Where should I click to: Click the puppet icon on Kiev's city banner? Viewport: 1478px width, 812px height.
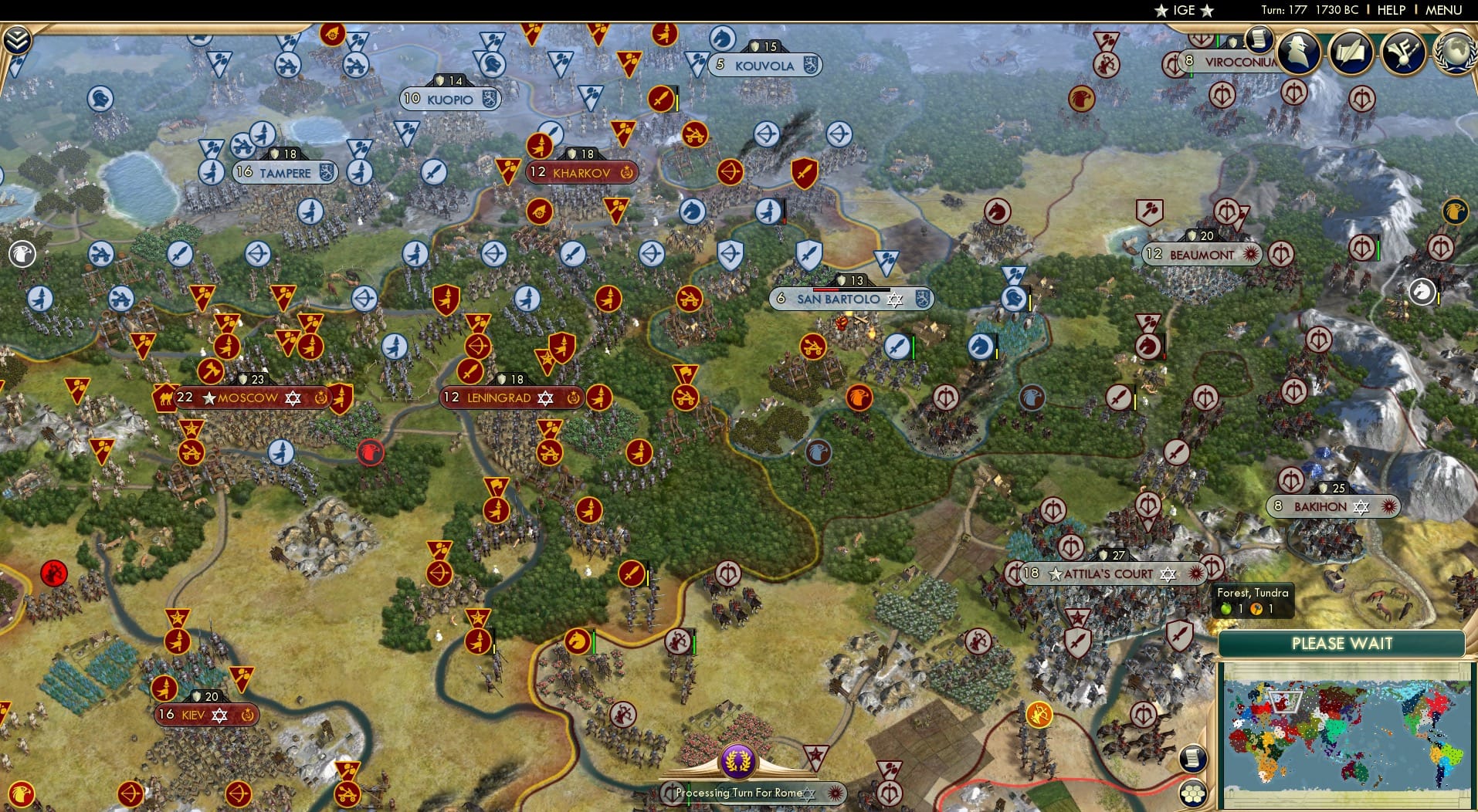pos(248,716)
